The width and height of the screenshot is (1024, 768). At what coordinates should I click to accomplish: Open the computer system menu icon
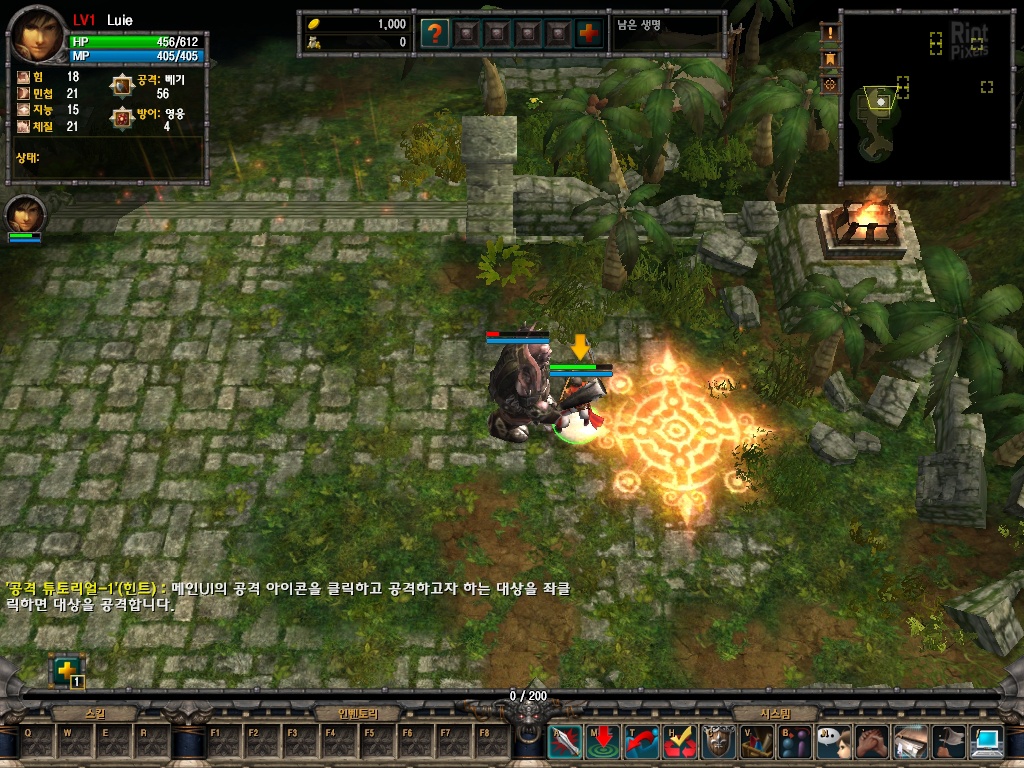coord(987,742)
